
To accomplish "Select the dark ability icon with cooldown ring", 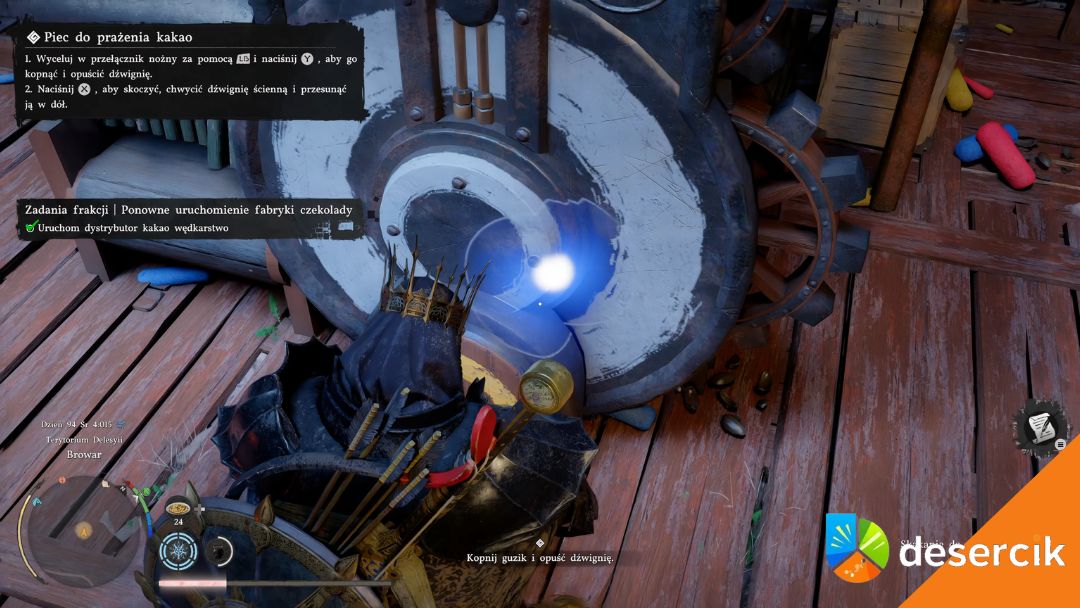I will [217, 551].
